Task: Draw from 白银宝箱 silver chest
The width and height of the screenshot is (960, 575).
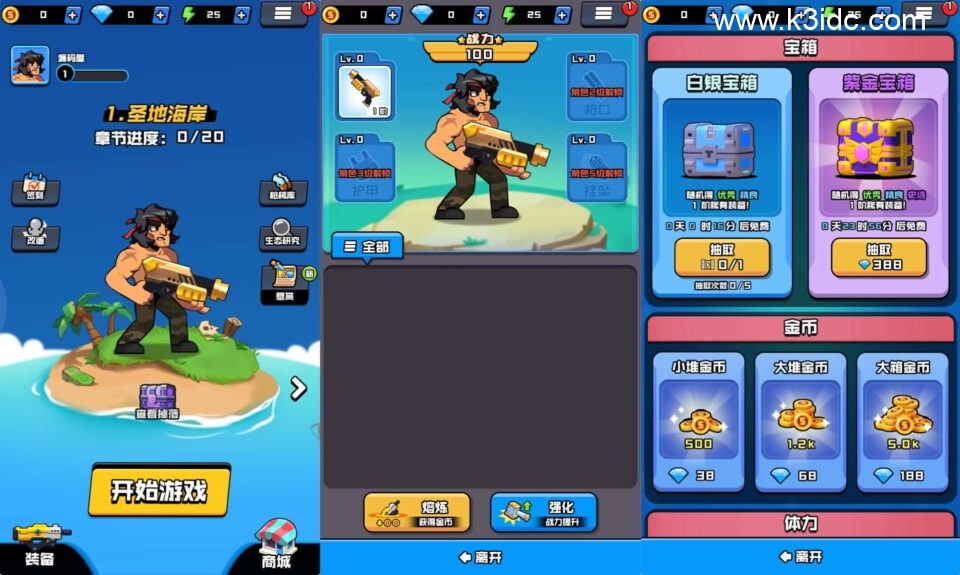Action: click(x=722, y=258)
